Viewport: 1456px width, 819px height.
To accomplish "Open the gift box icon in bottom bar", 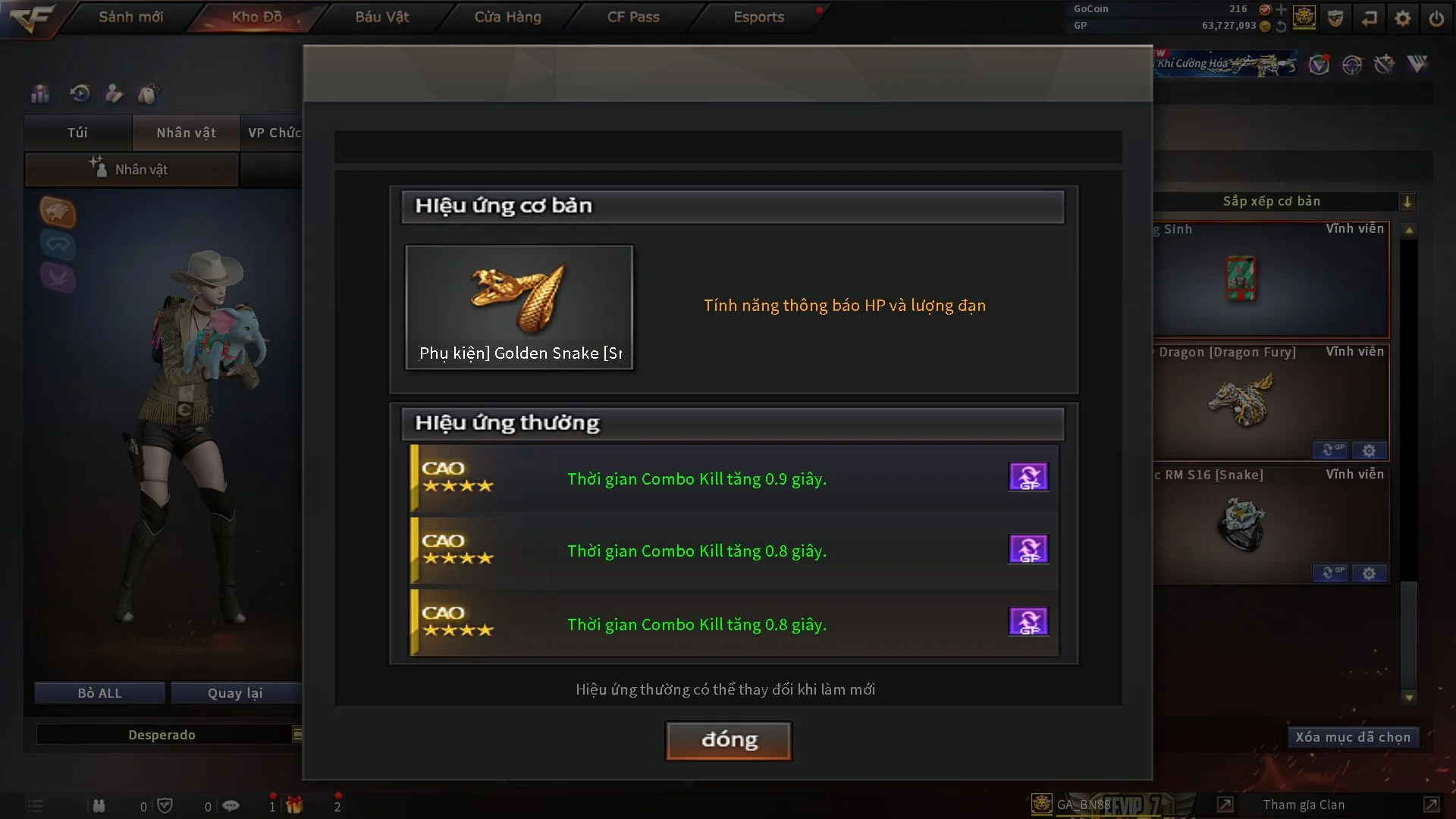I will (294, 805).
